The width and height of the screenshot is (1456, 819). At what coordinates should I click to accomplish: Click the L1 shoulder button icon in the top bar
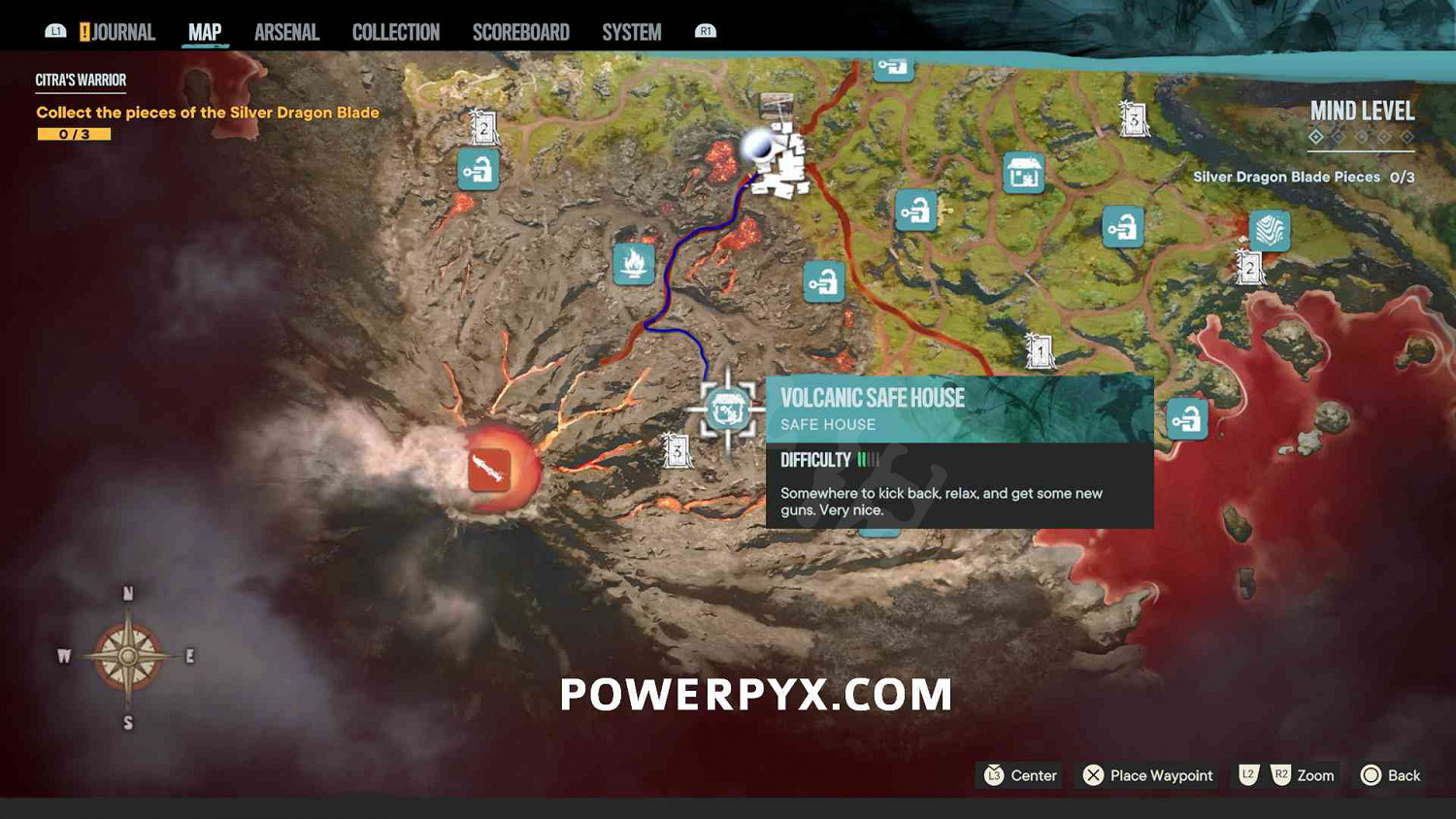click(x=55, y=30)
